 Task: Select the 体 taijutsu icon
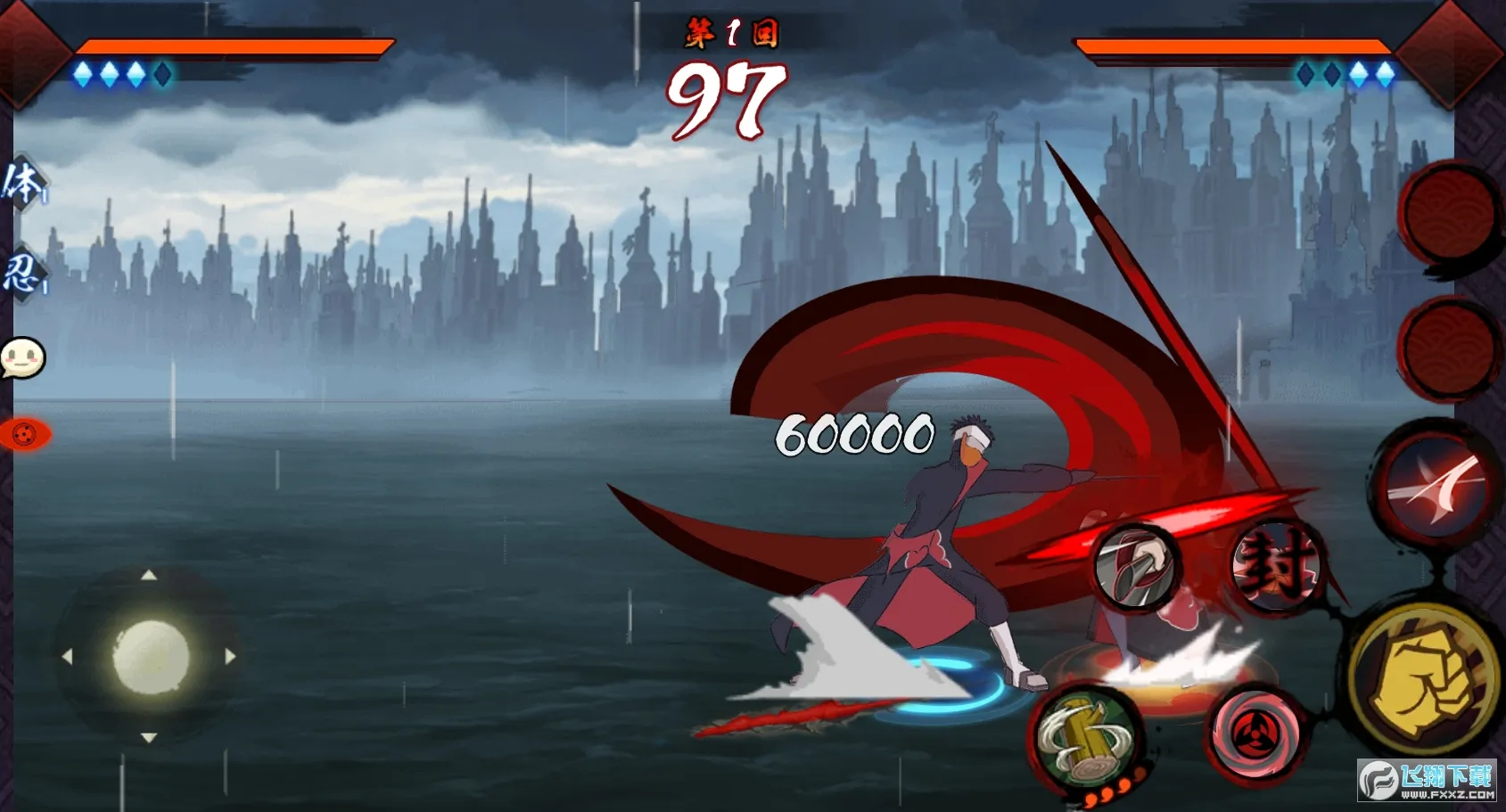coord(22,185)
